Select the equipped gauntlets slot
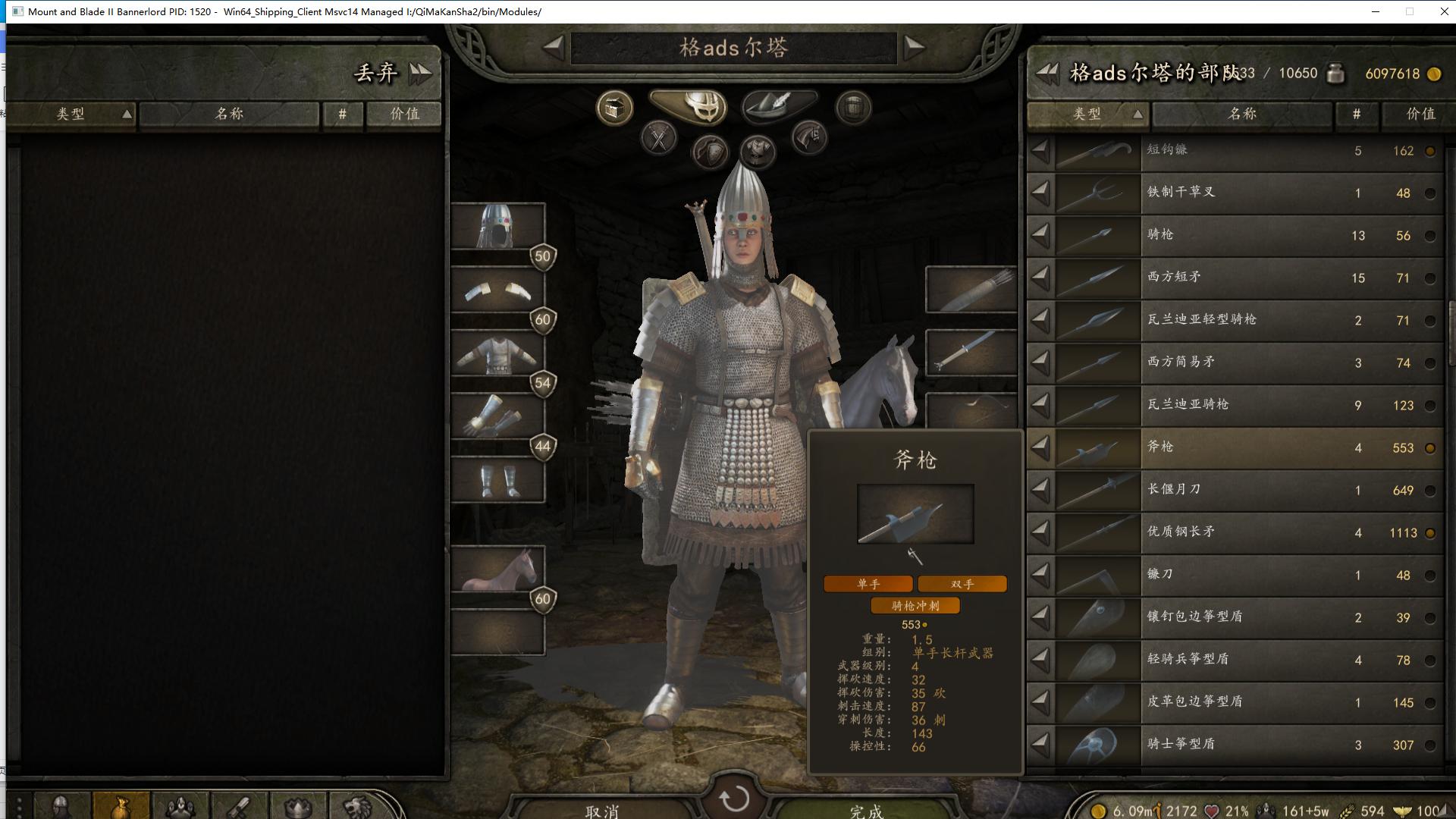1456x819 pixels. click(x=498, y=417)
